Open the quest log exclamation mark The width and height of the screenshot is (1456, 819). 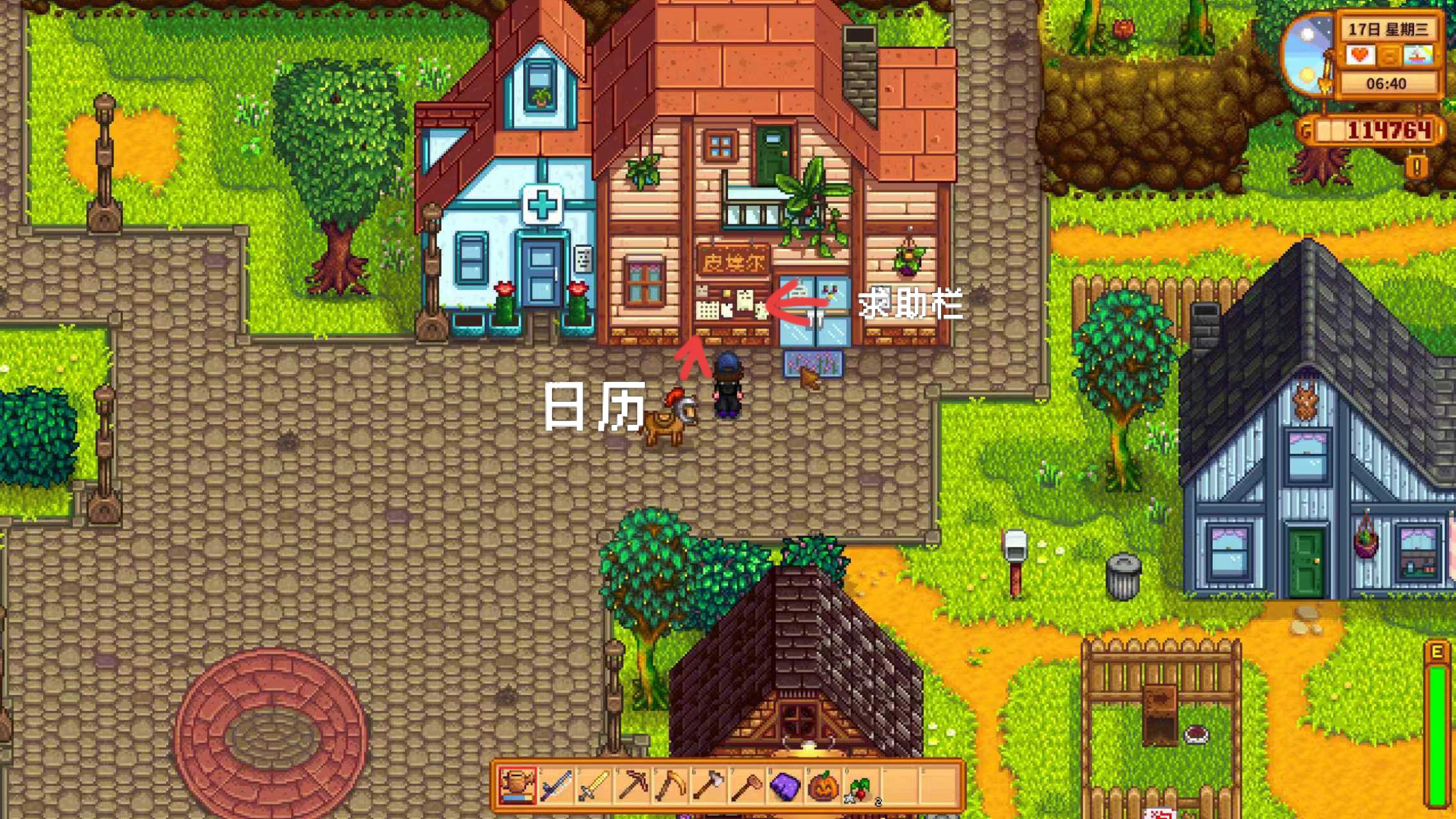click(x=1417, y=167)
